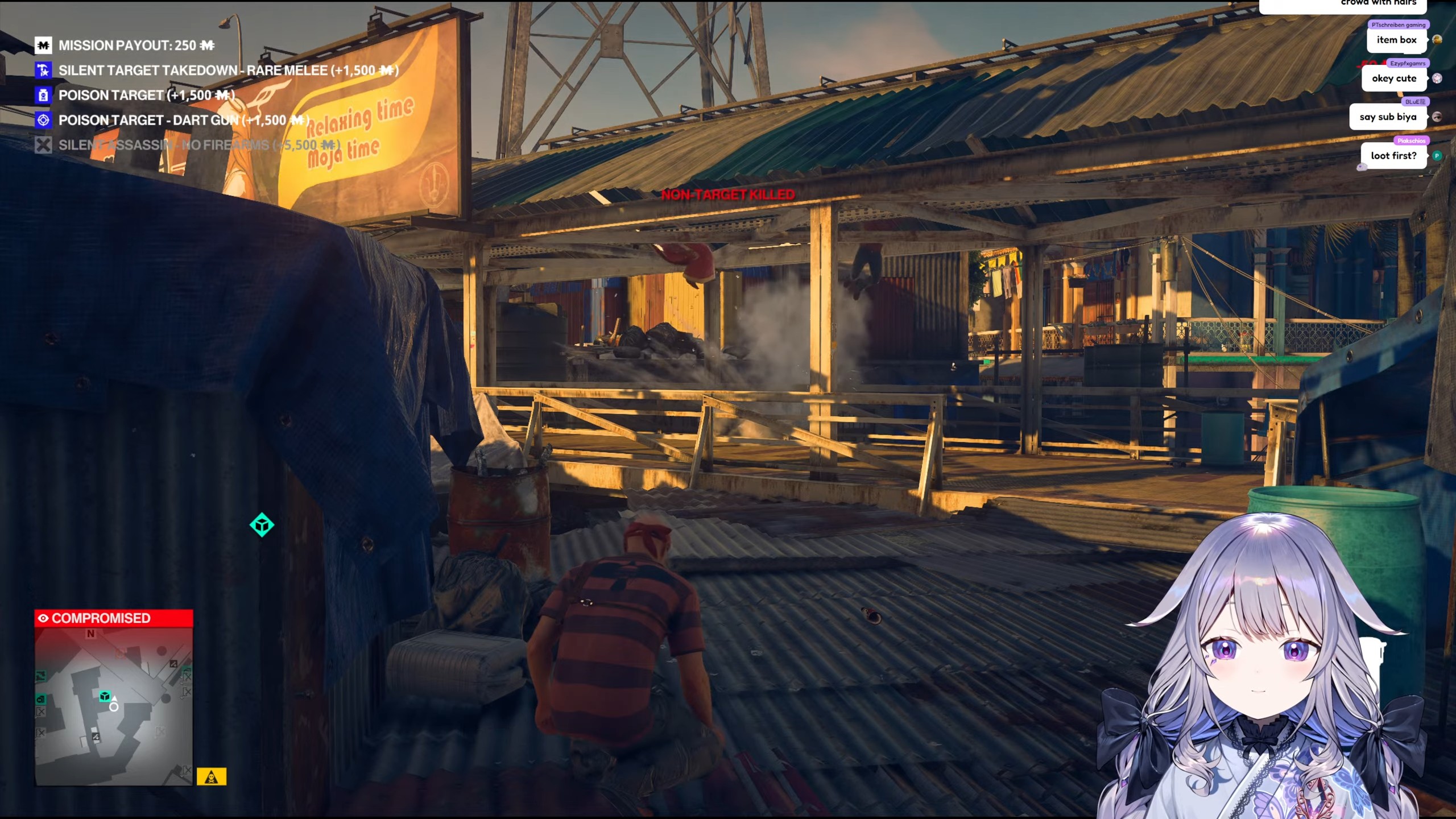Click the 'say sub biya' chat bubble
The height and width of the screenshot is (819, 1456).
(x=1388, y=117)
